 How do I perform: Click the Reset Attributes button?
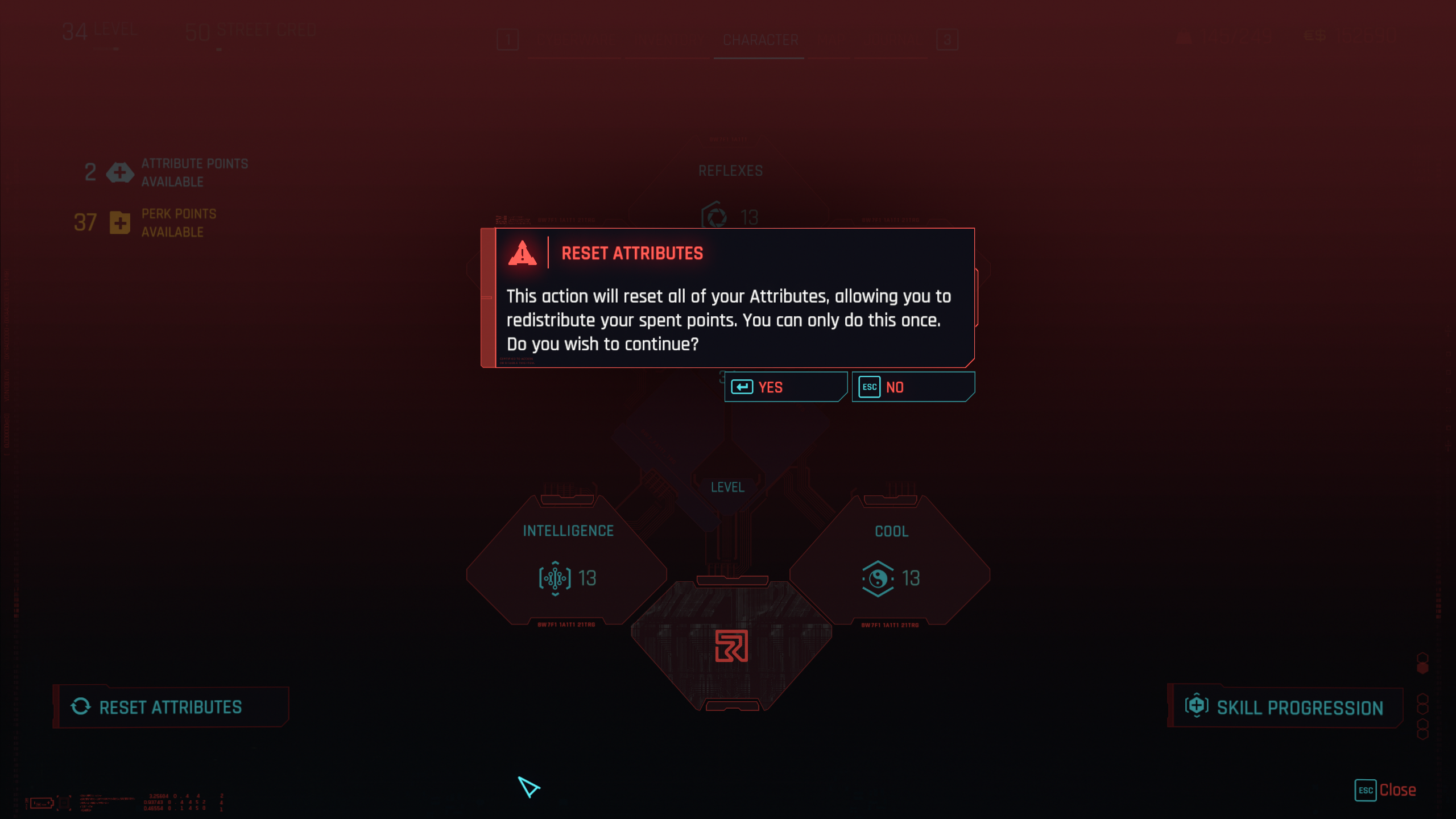tap(171, 707)
